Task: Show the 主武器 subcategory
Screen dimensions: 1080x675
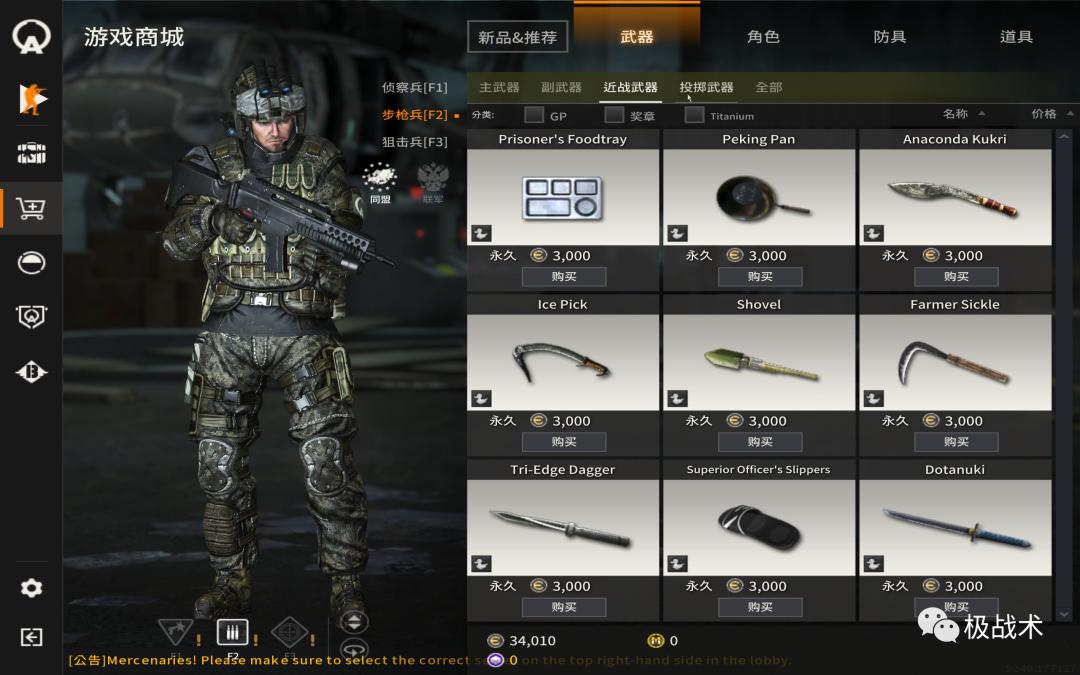Action: [x=499, y=87]
